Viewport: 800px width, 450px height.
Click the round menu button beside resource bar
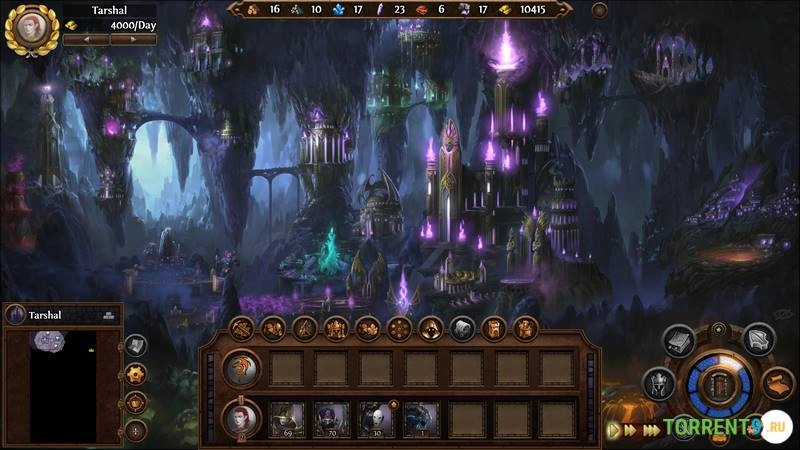600,10
